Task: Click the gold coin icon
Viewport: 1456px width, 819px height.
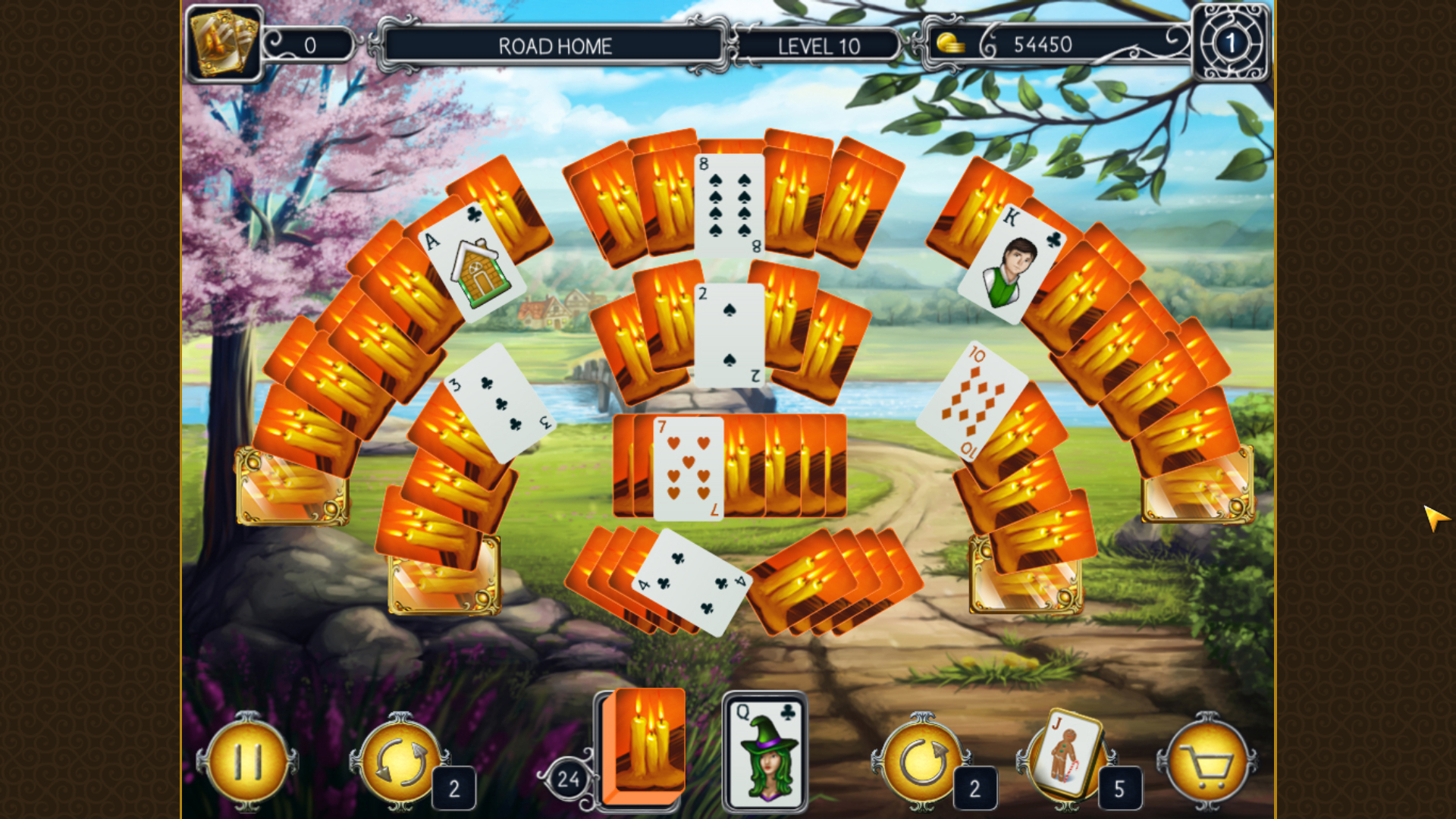Action: coord(950,43)
